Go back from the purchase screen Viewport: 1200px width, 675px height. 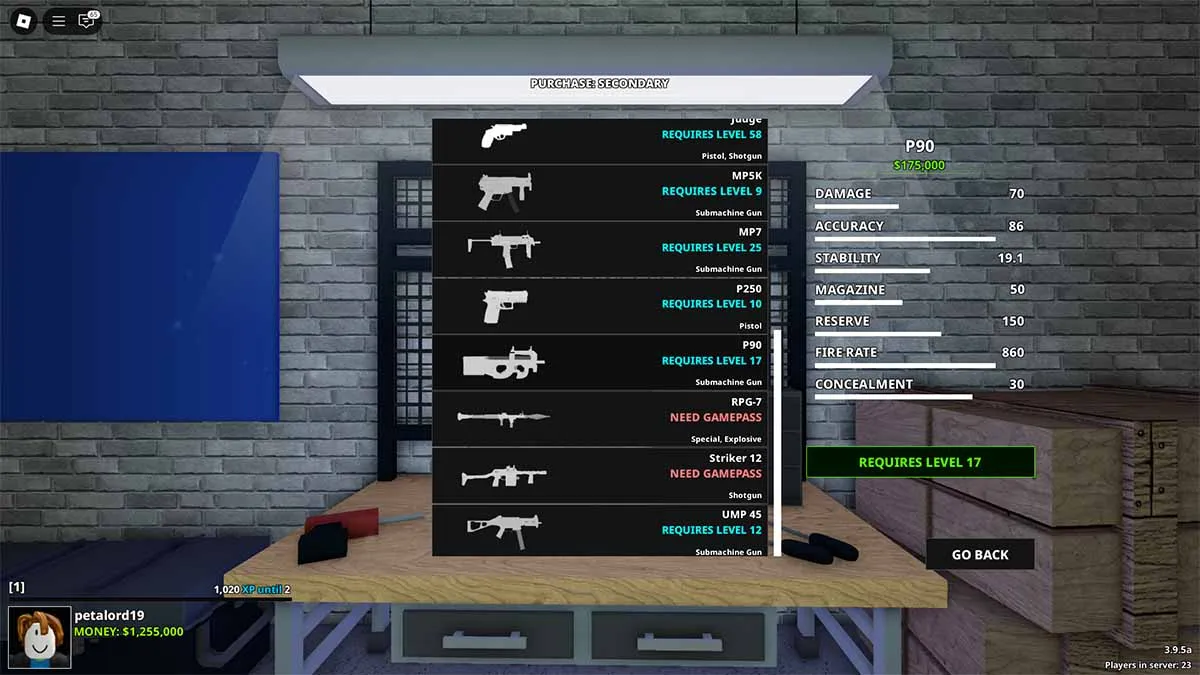(979, 554)
